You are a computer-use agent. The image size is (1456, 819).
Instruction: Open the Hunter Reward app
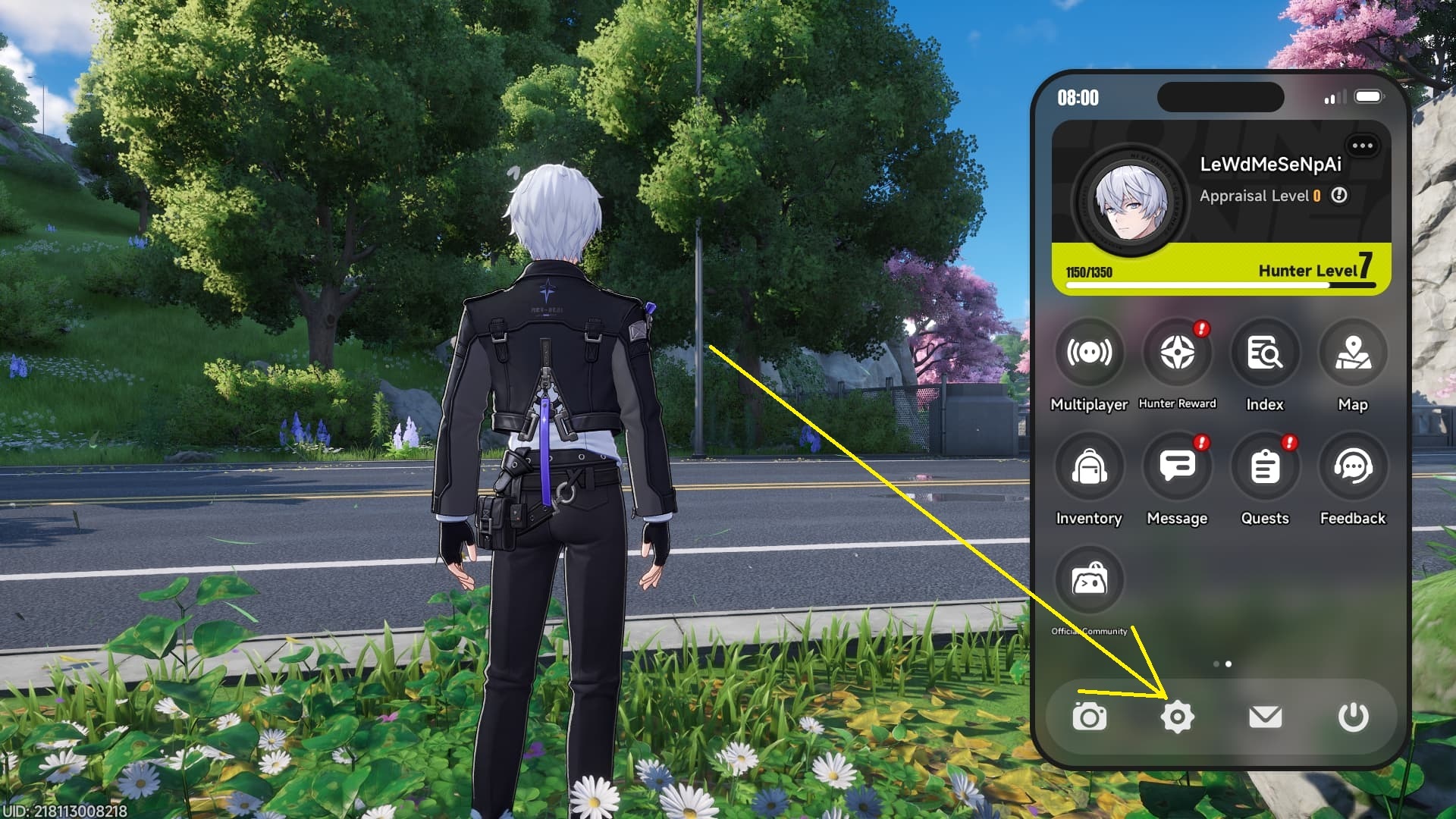click(x=1177, y=353)
